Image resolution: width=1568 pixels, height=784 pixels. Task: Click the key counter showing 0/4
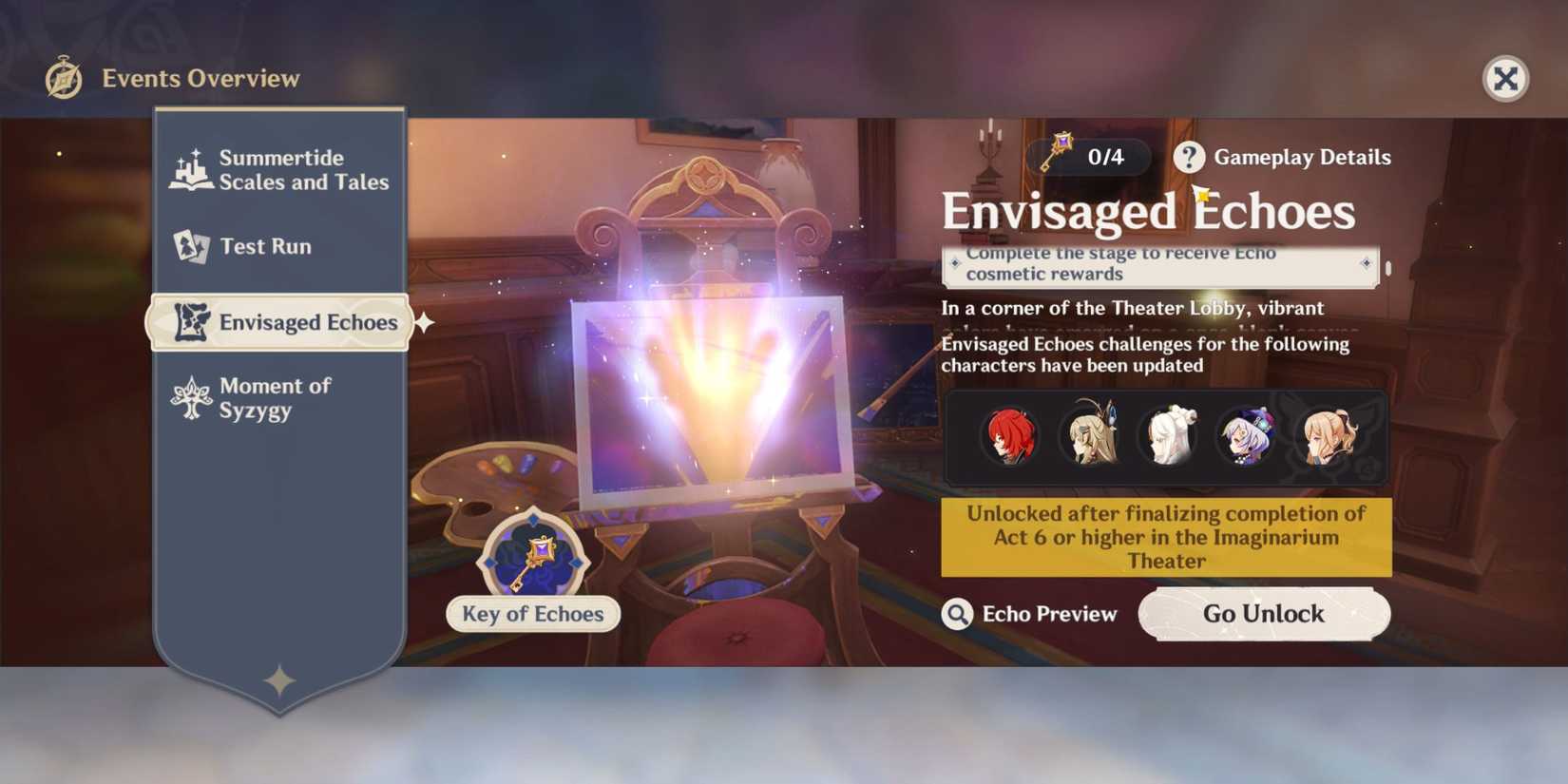(x=1087, y=157)
